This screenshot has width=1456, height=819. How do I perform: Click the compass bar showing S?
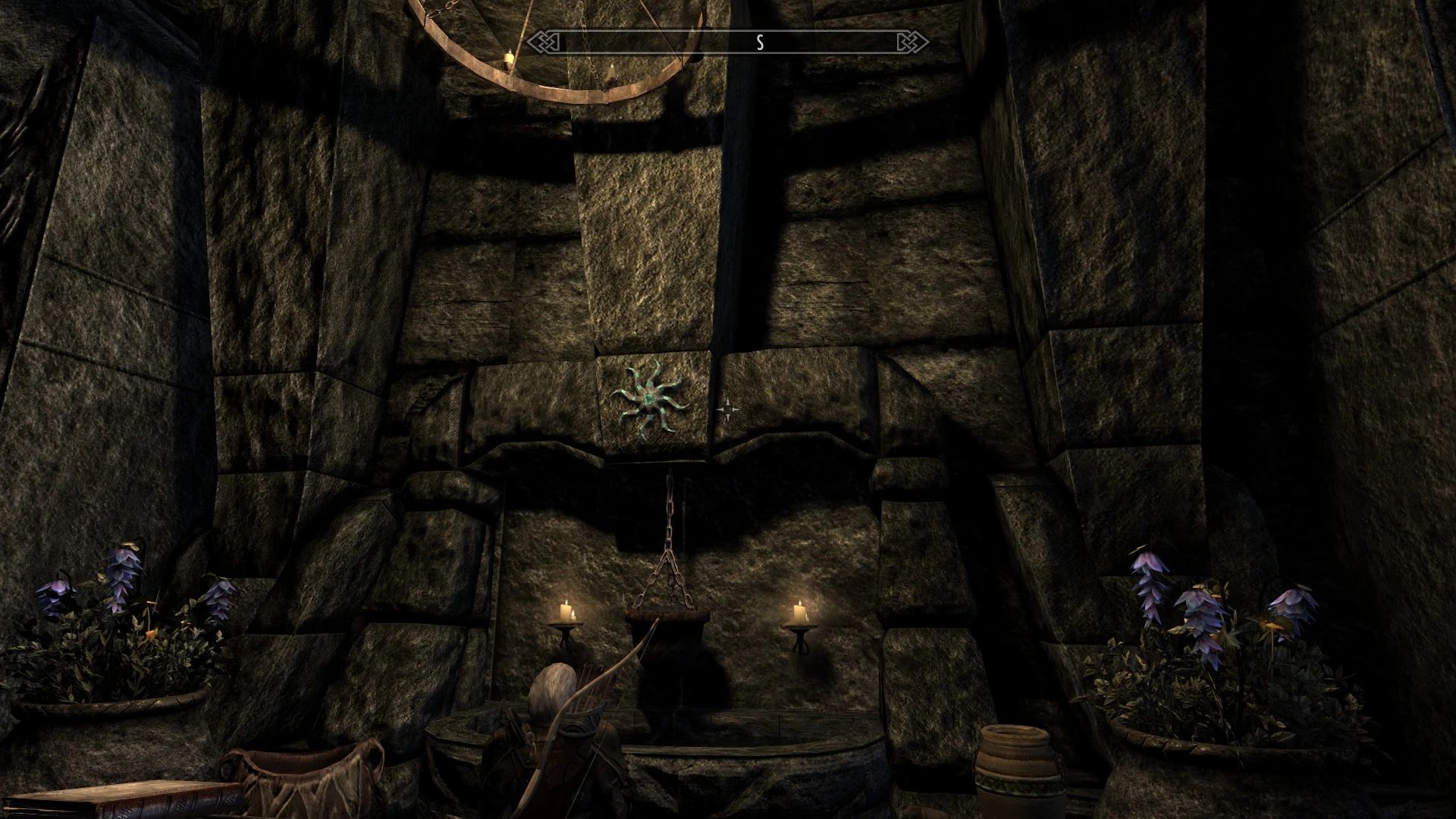[x=728, y=42]
